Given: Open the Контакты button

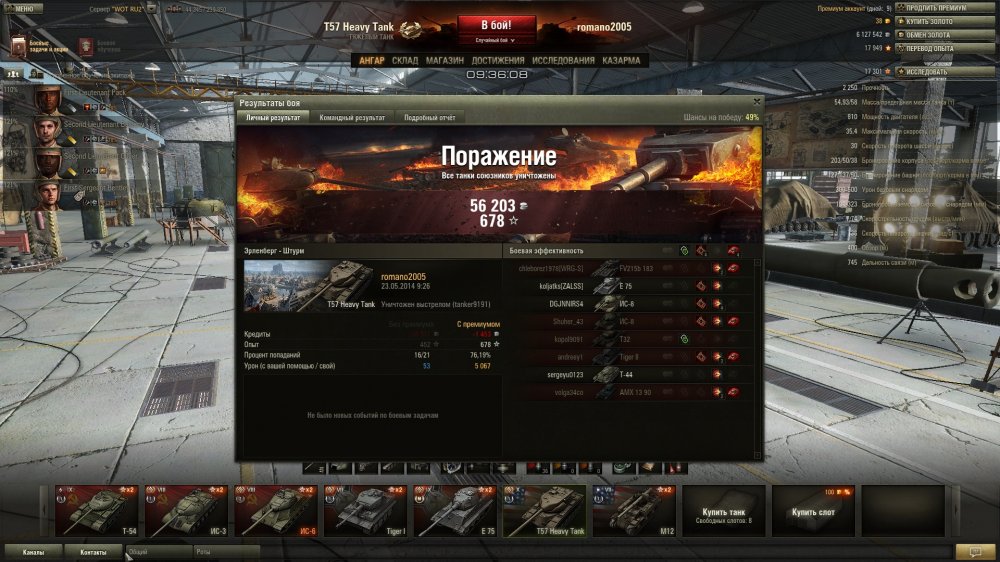Looking at the screenshot, I should pos(93,551).
